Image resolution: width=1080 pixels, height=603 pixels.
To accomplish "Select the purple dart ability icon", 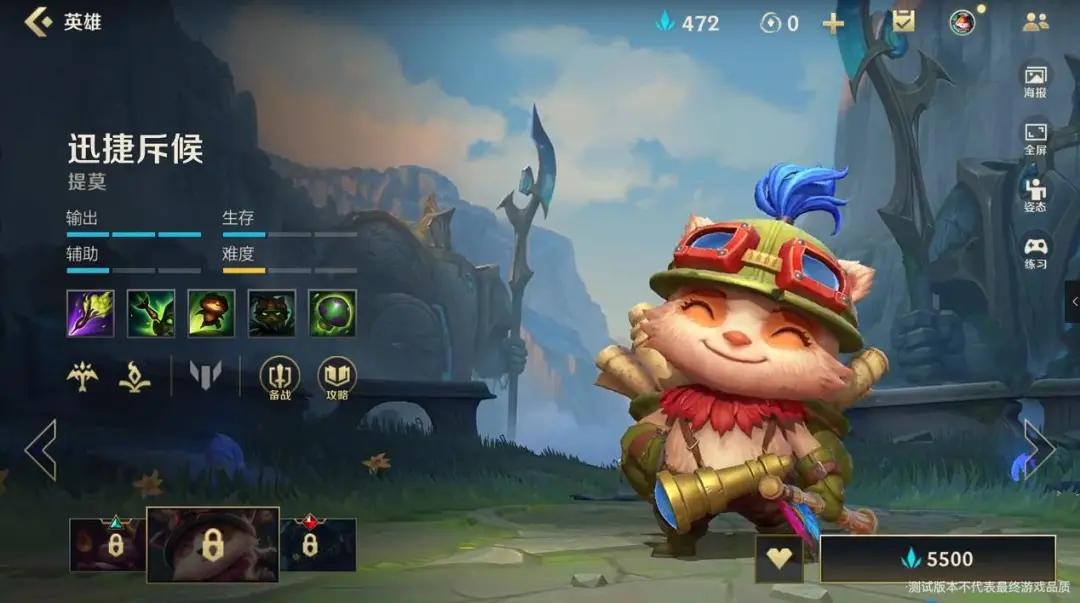I will 91,313.
